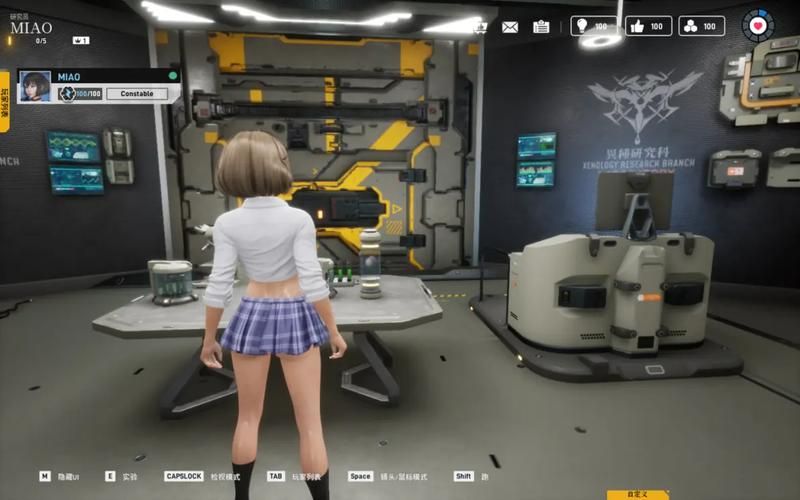The height and width of the screenshot is (500, 800).
Task: Open the heart status dial
Action: point(757,25)
